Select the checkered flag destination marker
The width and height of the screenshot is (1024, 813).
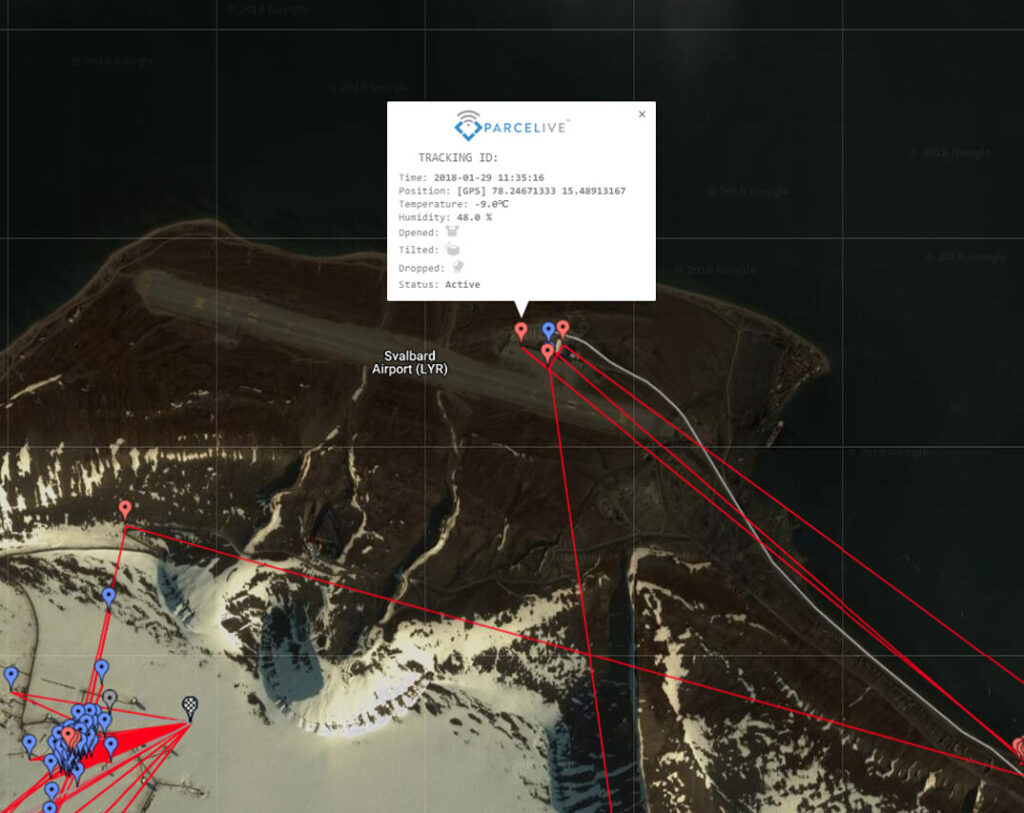190,706
